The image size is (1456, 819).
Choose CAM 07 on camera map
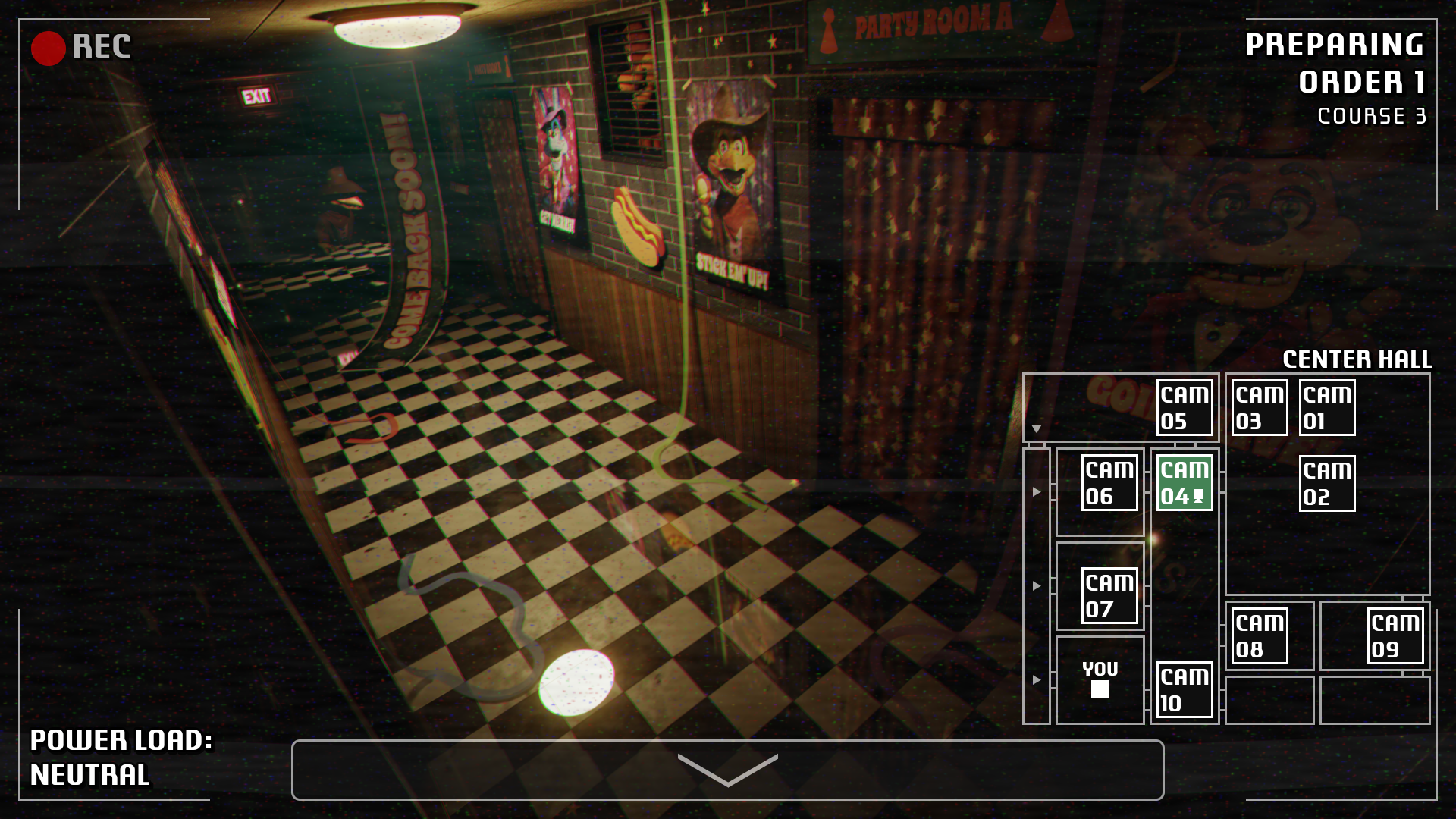click(x=1109, y=596)
